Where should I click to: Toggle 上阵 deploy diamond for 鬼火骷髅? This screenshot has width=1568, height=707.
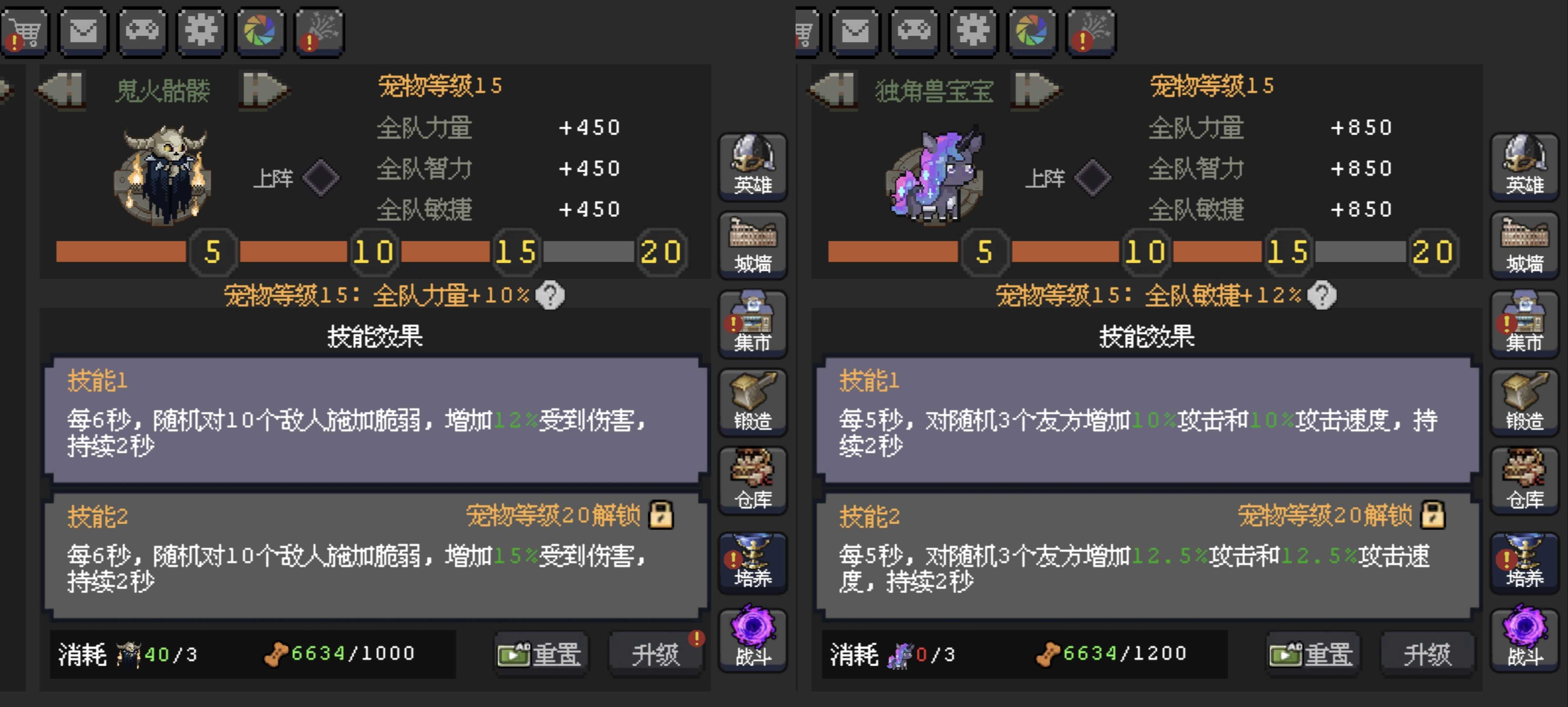322,178
